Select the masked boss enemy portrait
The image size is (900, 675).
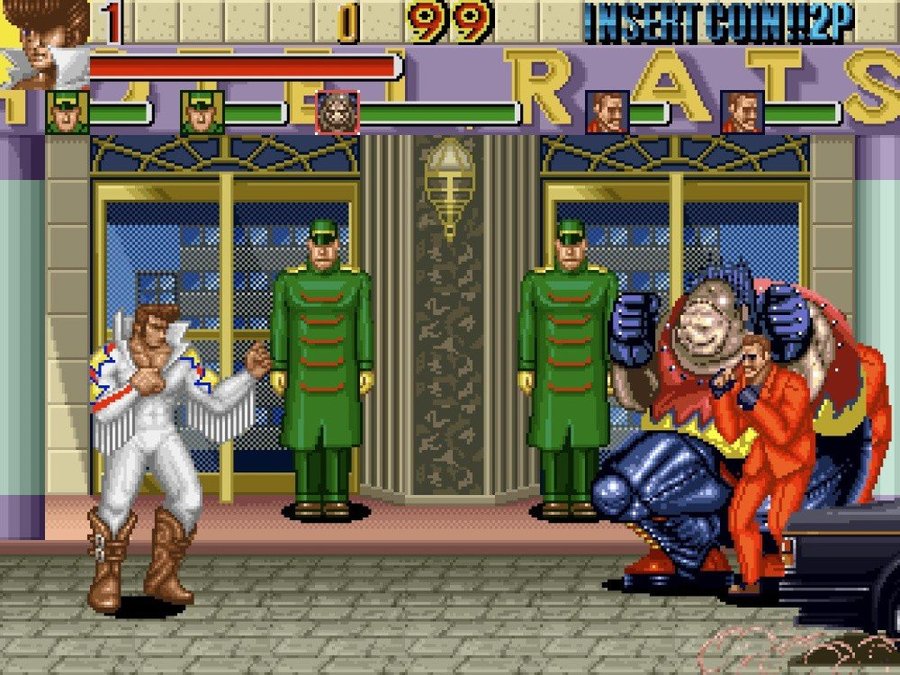click(x=337, y=112)
